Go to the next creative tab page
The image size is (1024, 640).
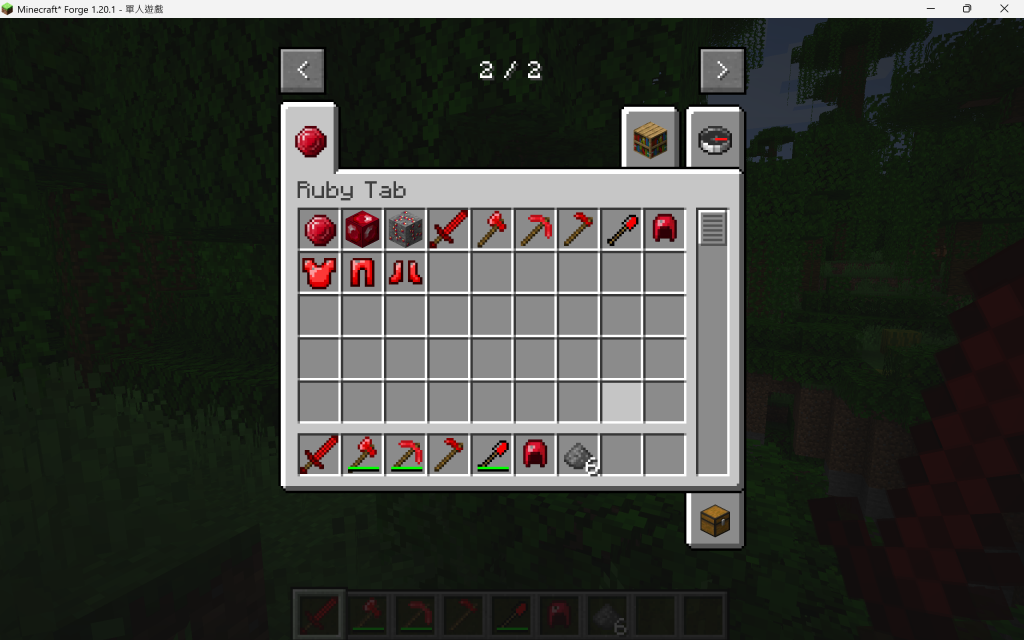(722, 70)
